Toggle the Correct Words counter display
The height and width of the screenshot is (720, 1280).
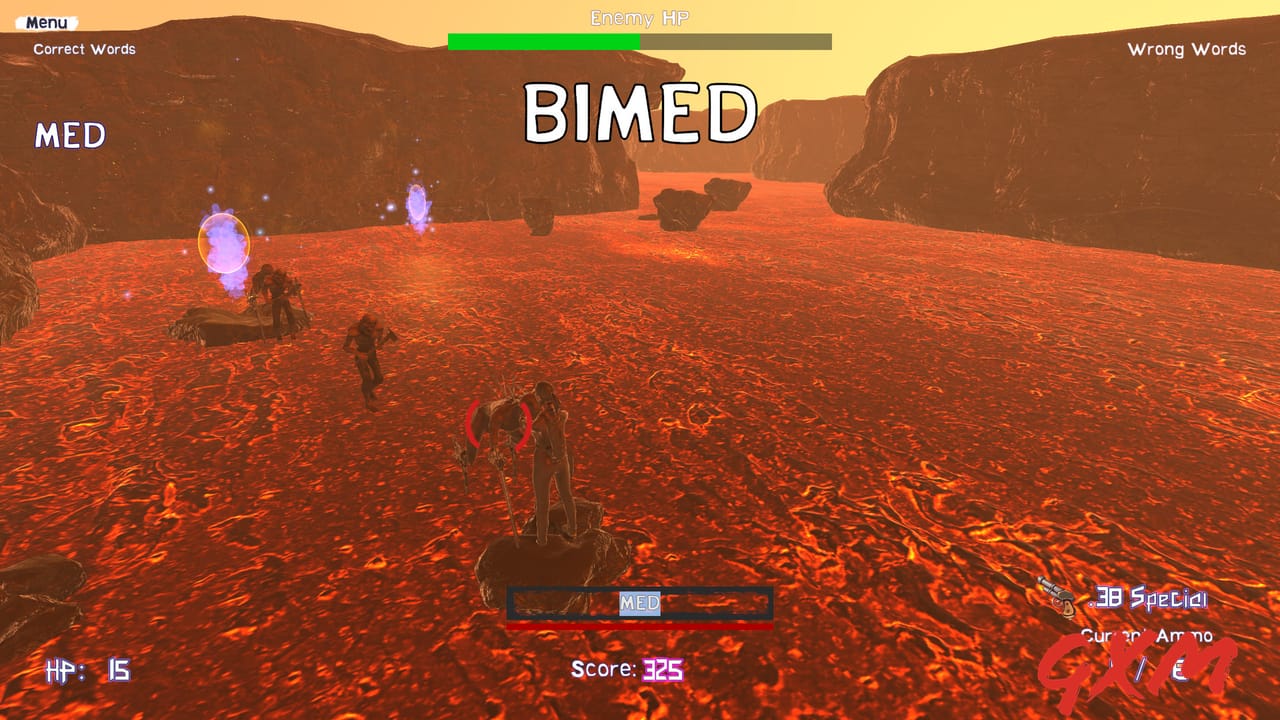(x=83, y=48)
